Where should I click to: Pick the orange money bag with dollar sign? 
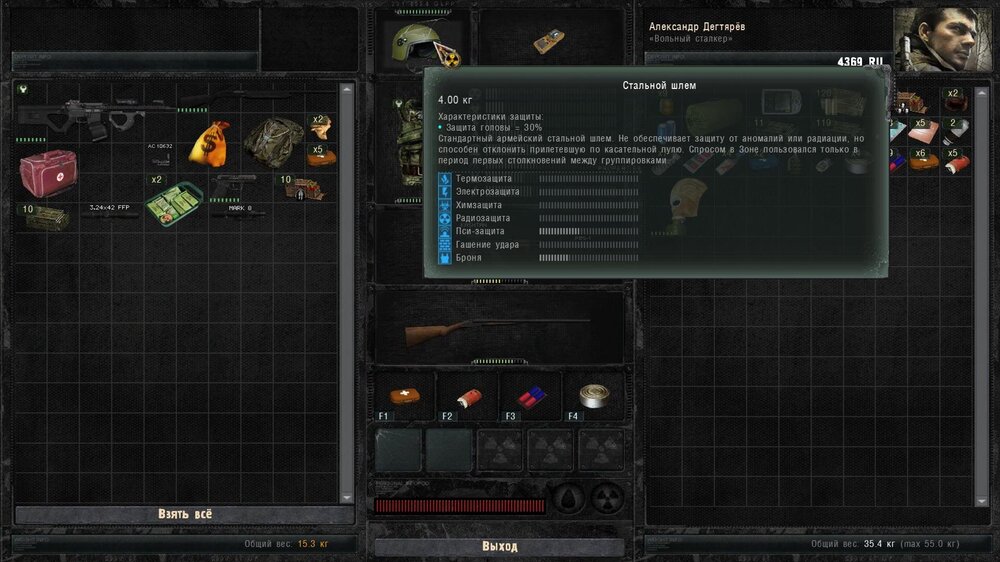point(209,142)
